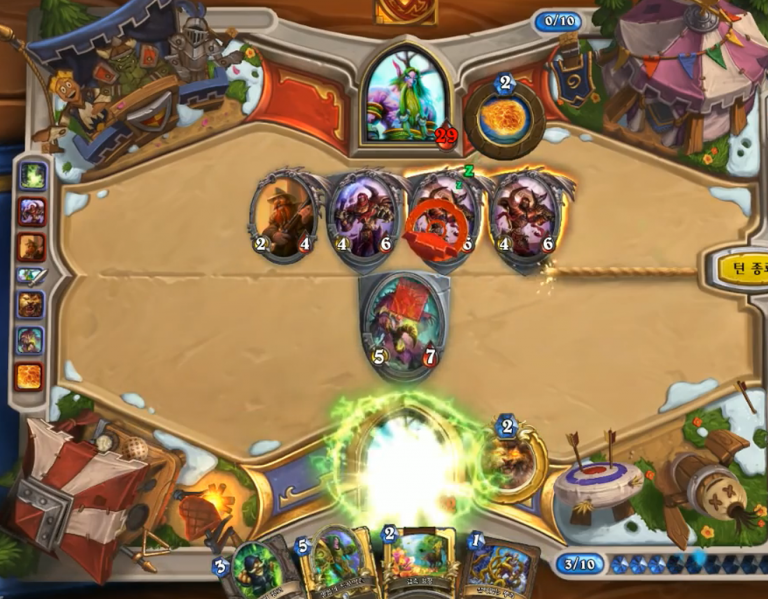
Task: Activate your 2-mana hero power
Action: [511, 460]
